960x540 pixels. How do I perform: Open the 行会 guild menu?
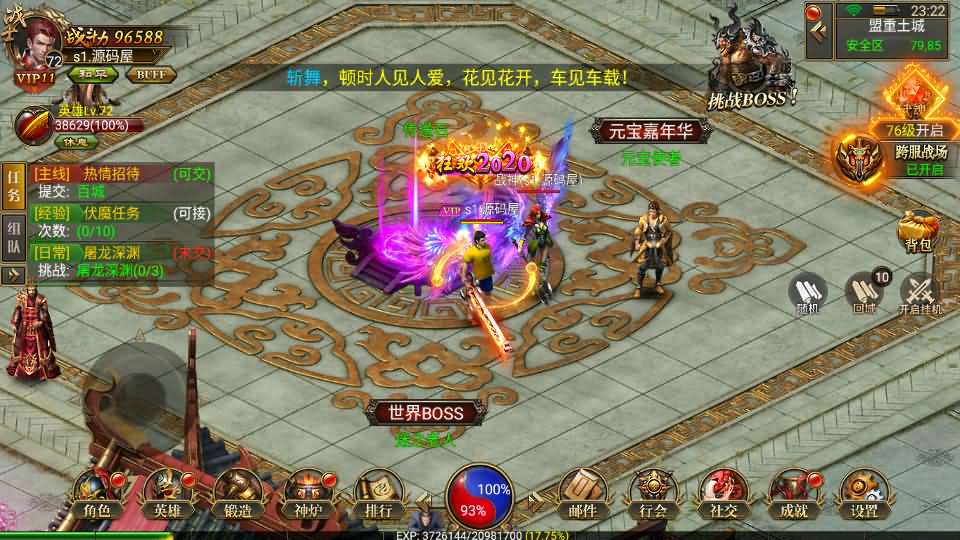(653, 496)
